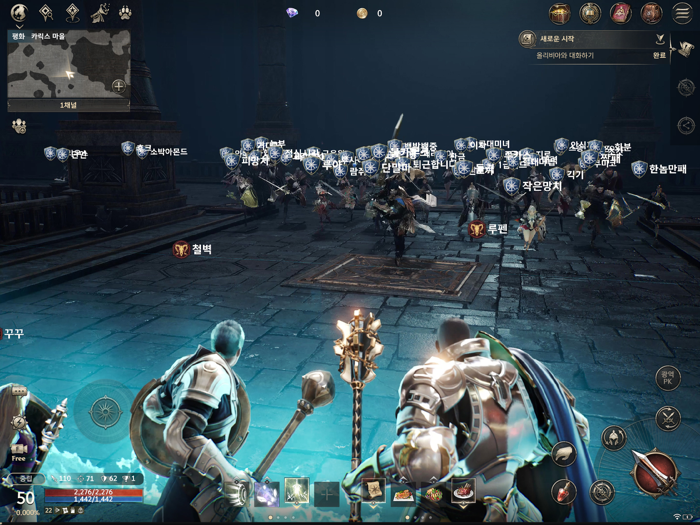Select the empty plus hotbar slot

coord(326,492)
